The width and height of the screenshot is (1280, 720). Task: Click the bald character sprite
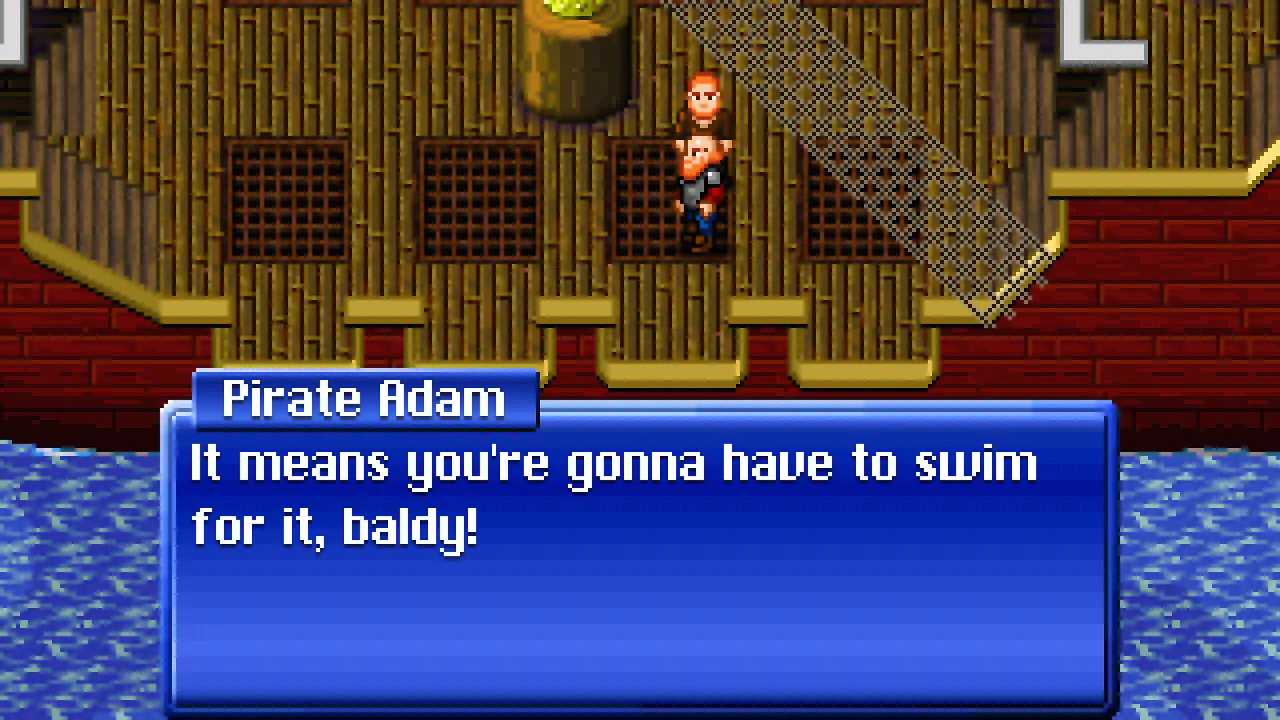point(700,185)
